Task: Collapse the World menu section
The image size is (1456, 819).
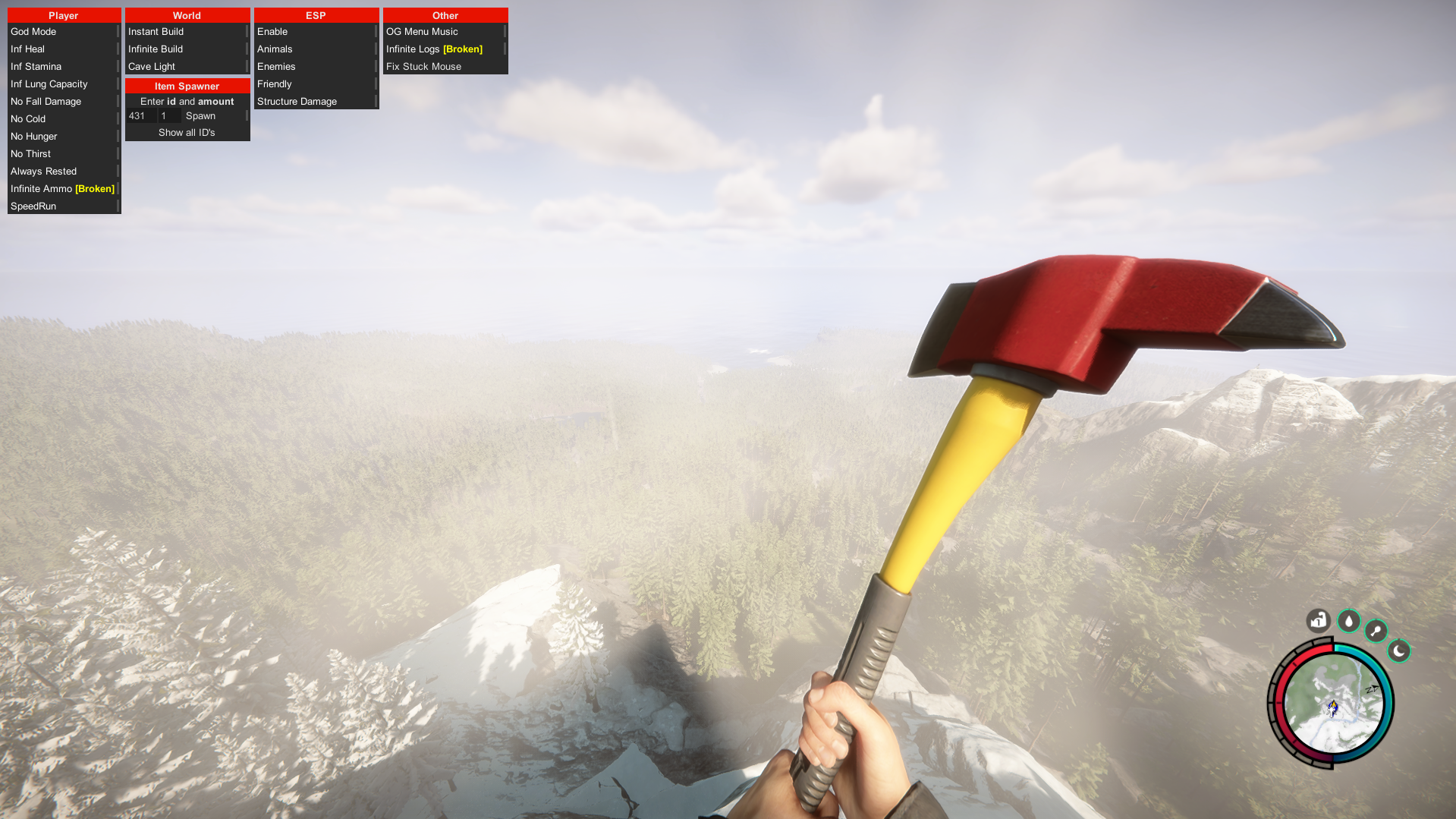Action: (187, 15)
